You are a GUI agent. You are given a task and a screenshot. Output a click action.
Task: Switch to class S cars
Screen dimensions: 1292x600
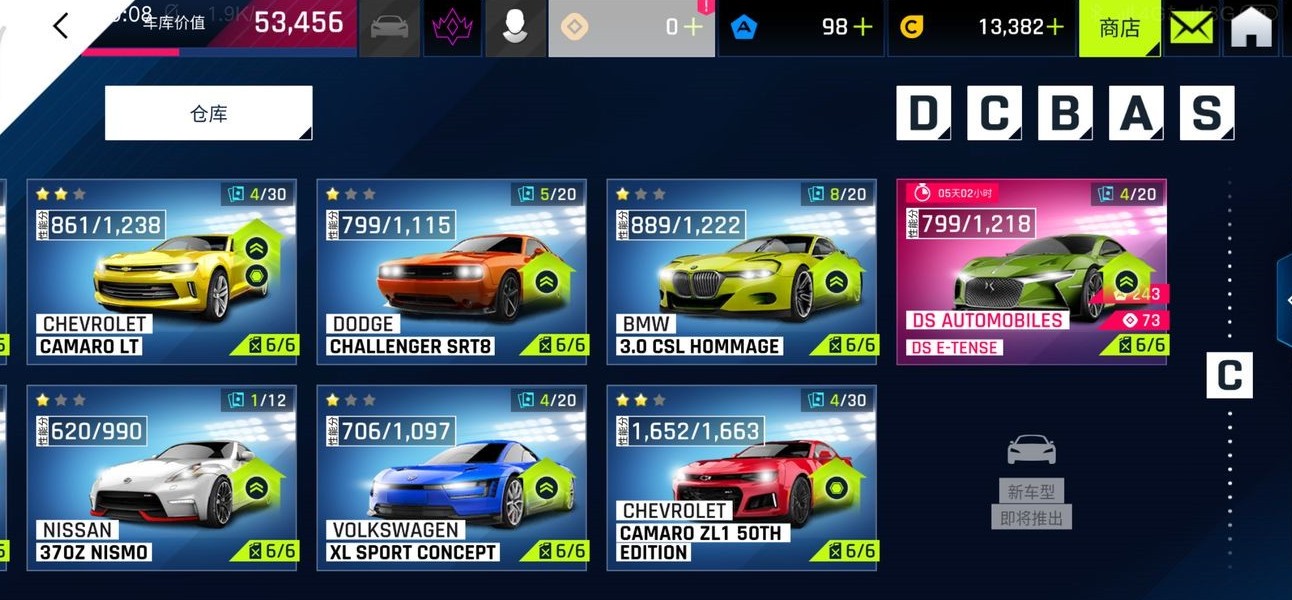click(x=1207, y=113)
